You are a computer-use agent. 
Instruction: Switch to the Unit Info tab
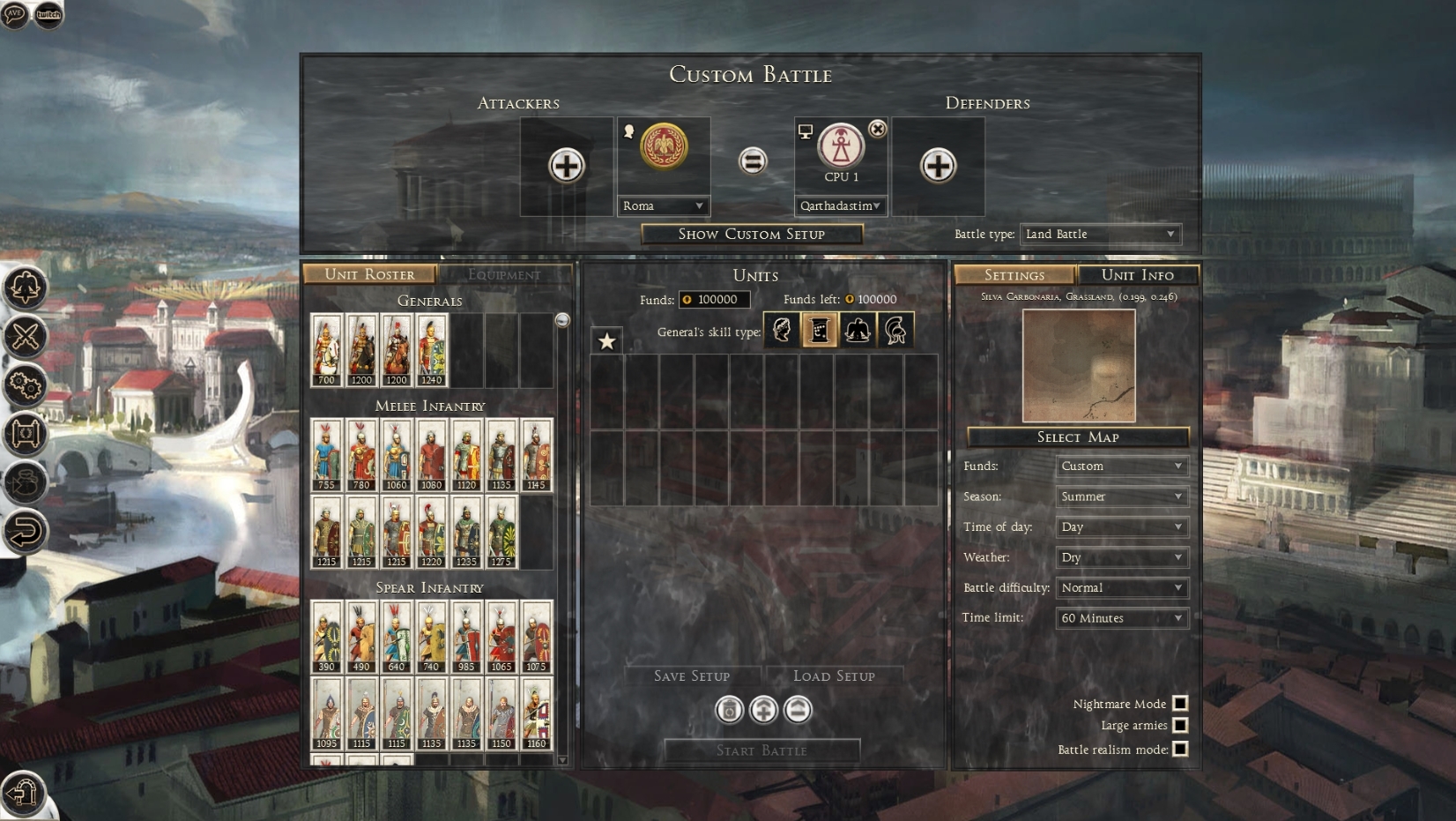tap(1137, 274)
